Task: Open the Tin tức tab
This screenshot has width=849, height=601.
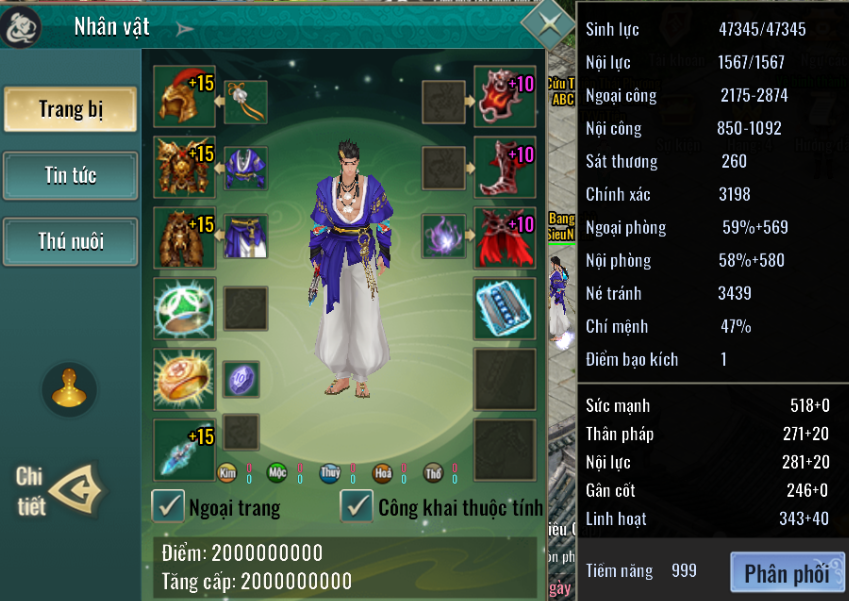Action: (x=70, y=176)
